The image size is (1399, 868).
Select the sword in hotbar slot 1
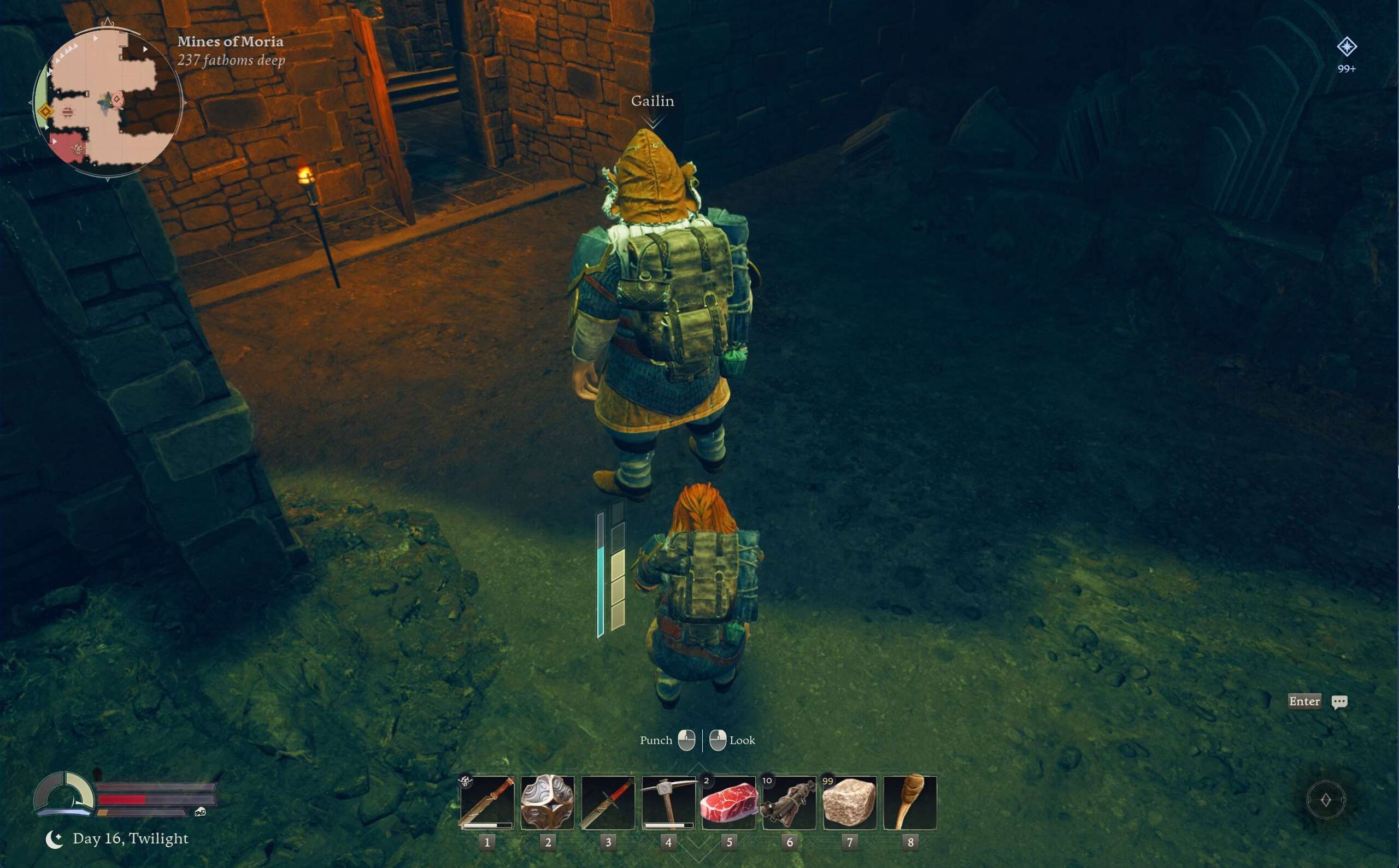[x=486, y=802]
